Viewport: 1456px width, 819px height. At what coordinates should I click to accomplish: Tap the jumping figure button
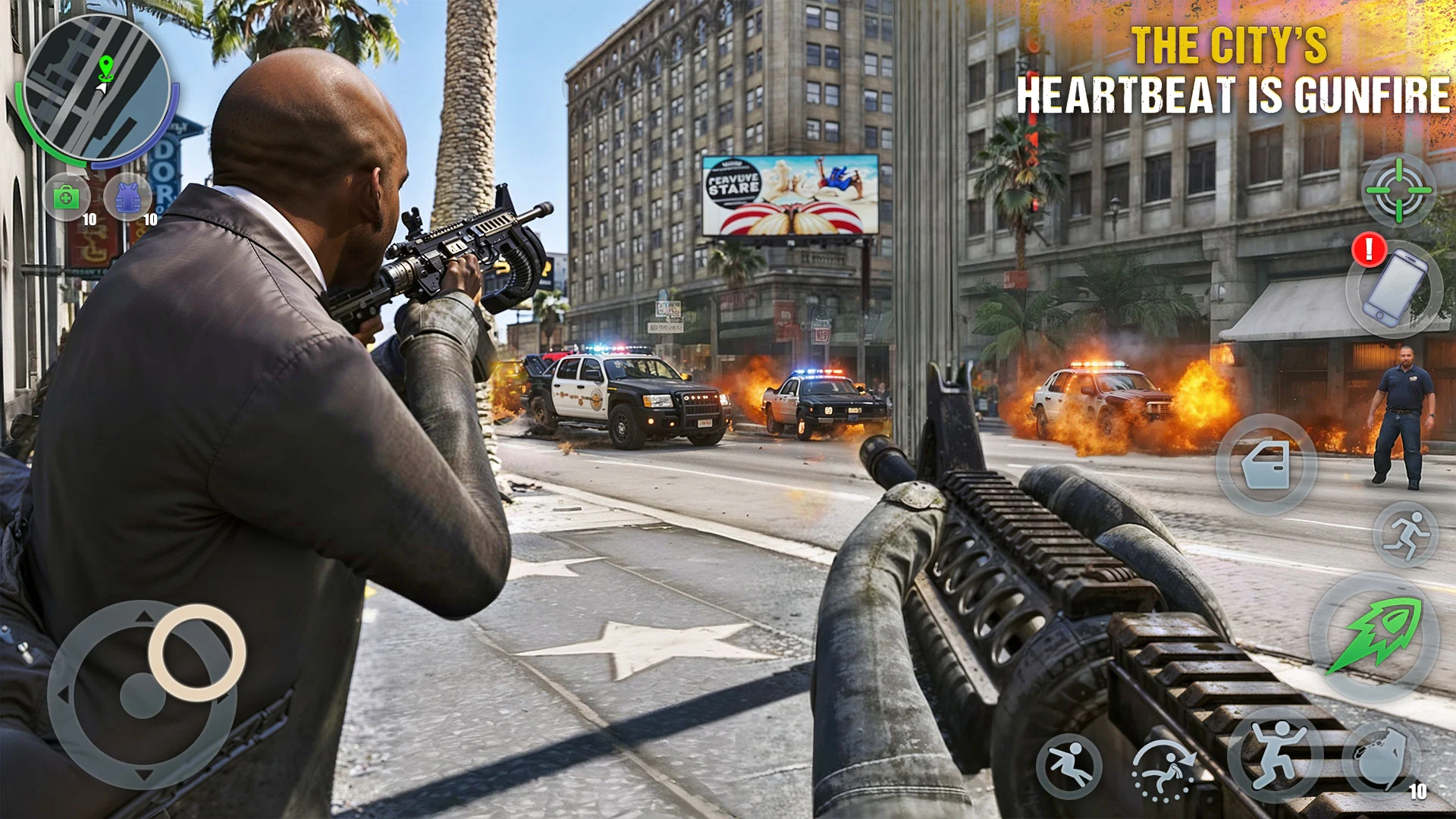click(1276, 755)
